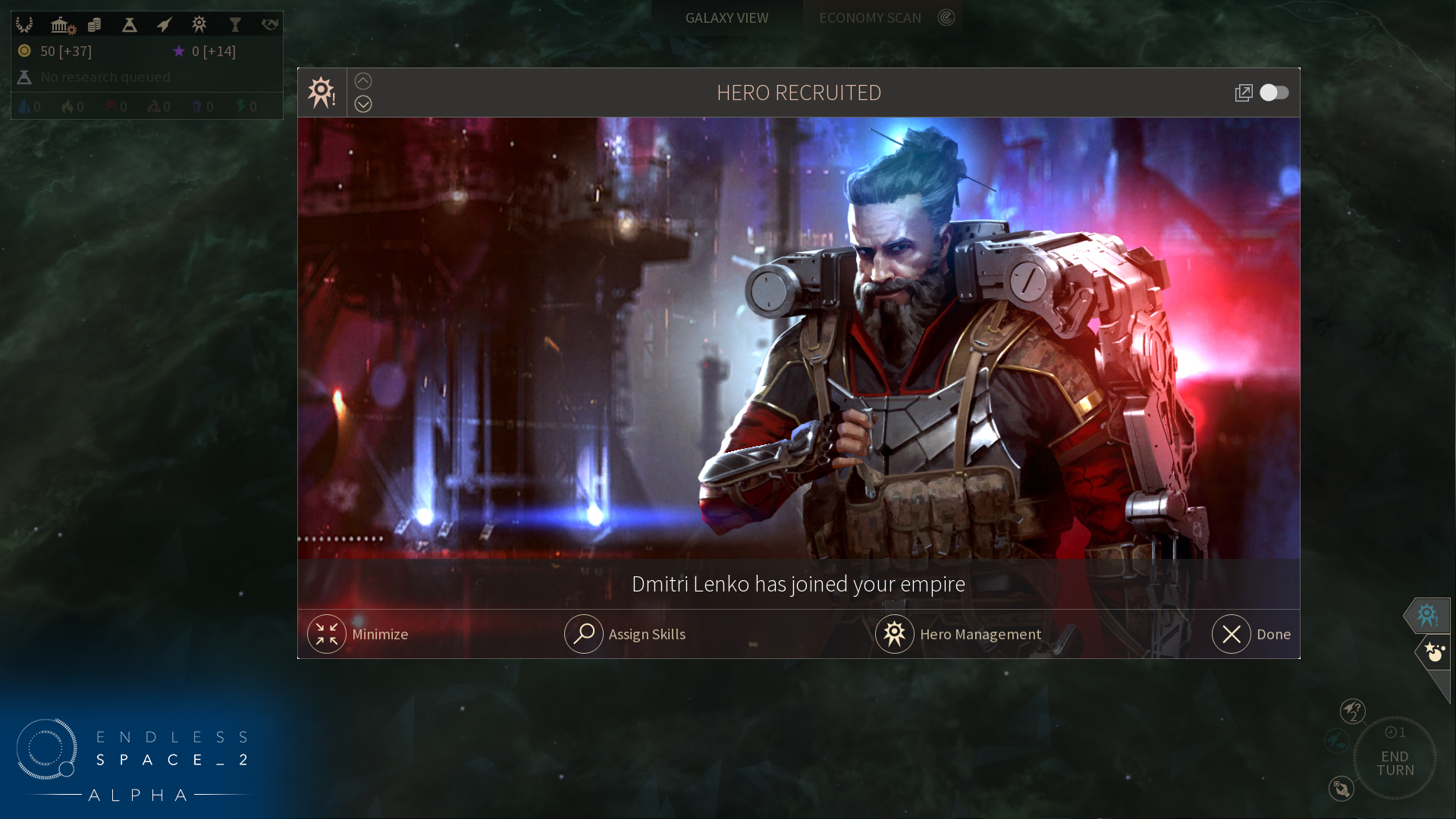
Task: Switch to Galaxy View
Action: pos(726,17)
